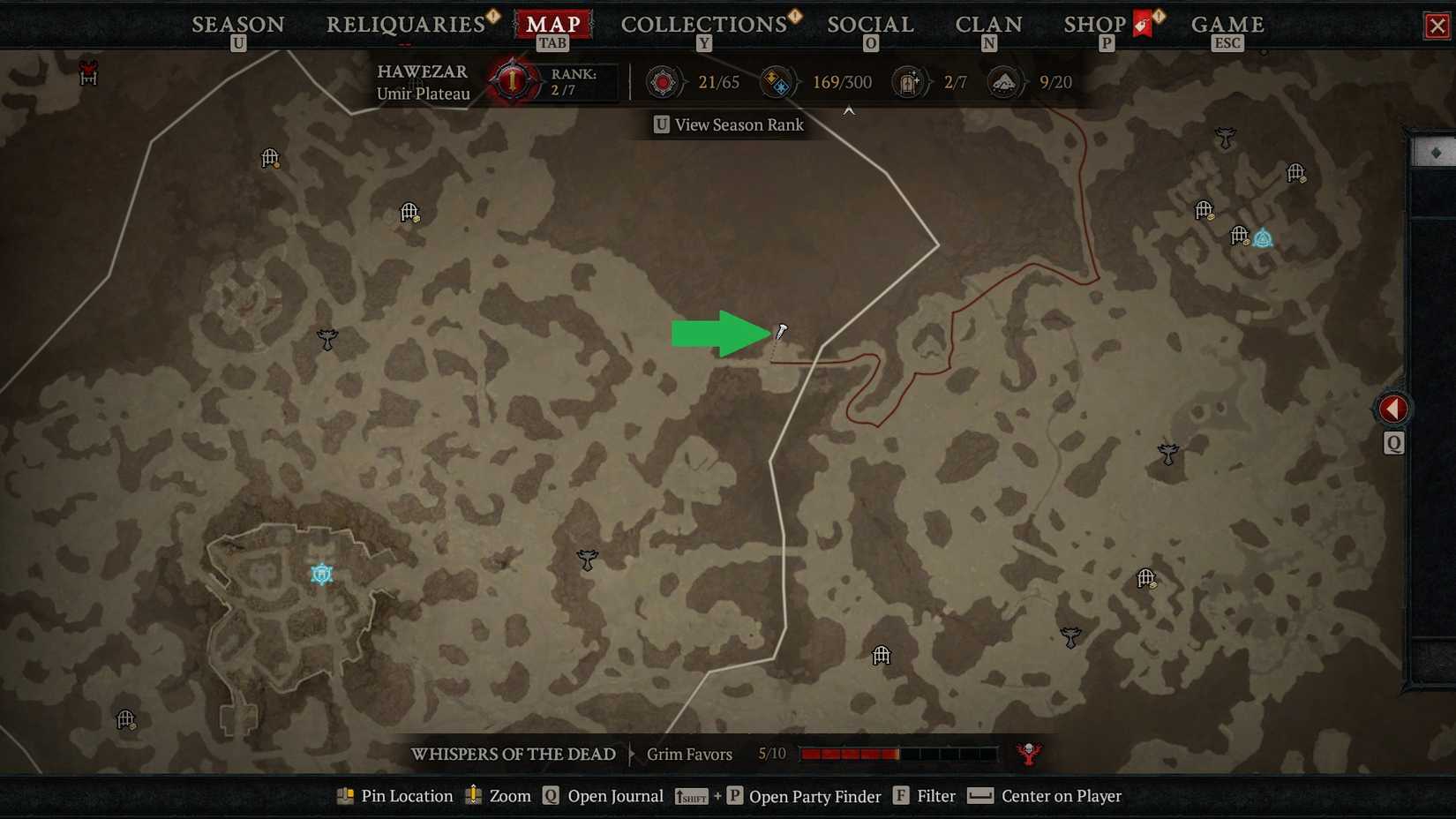Click the dungeon icon near top-left of map
The height and width of the screenshot is (819, 1456).
270,159
